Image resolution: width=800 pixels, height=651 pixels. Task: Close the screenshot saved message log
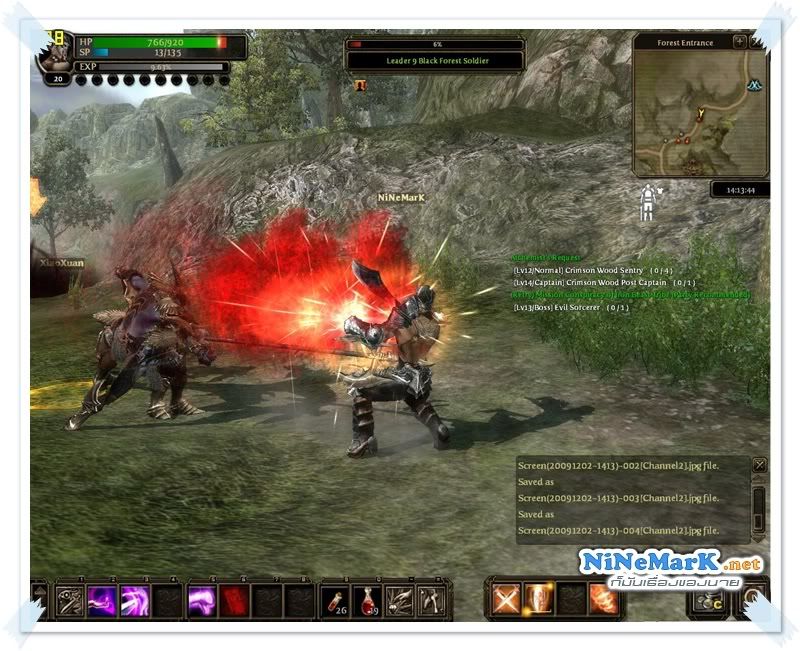click(x=759, y=465)
